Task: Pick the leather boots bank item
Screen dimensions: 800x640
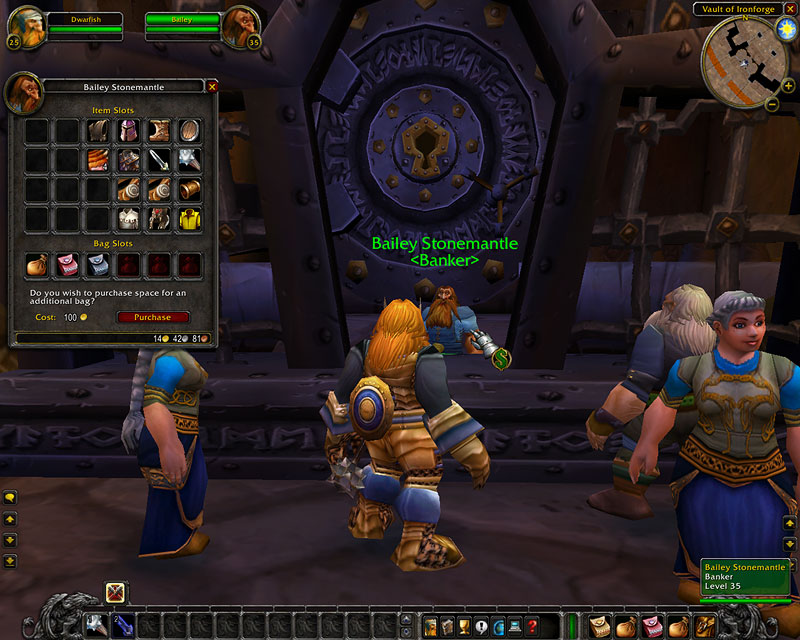Action: point(158,131)
